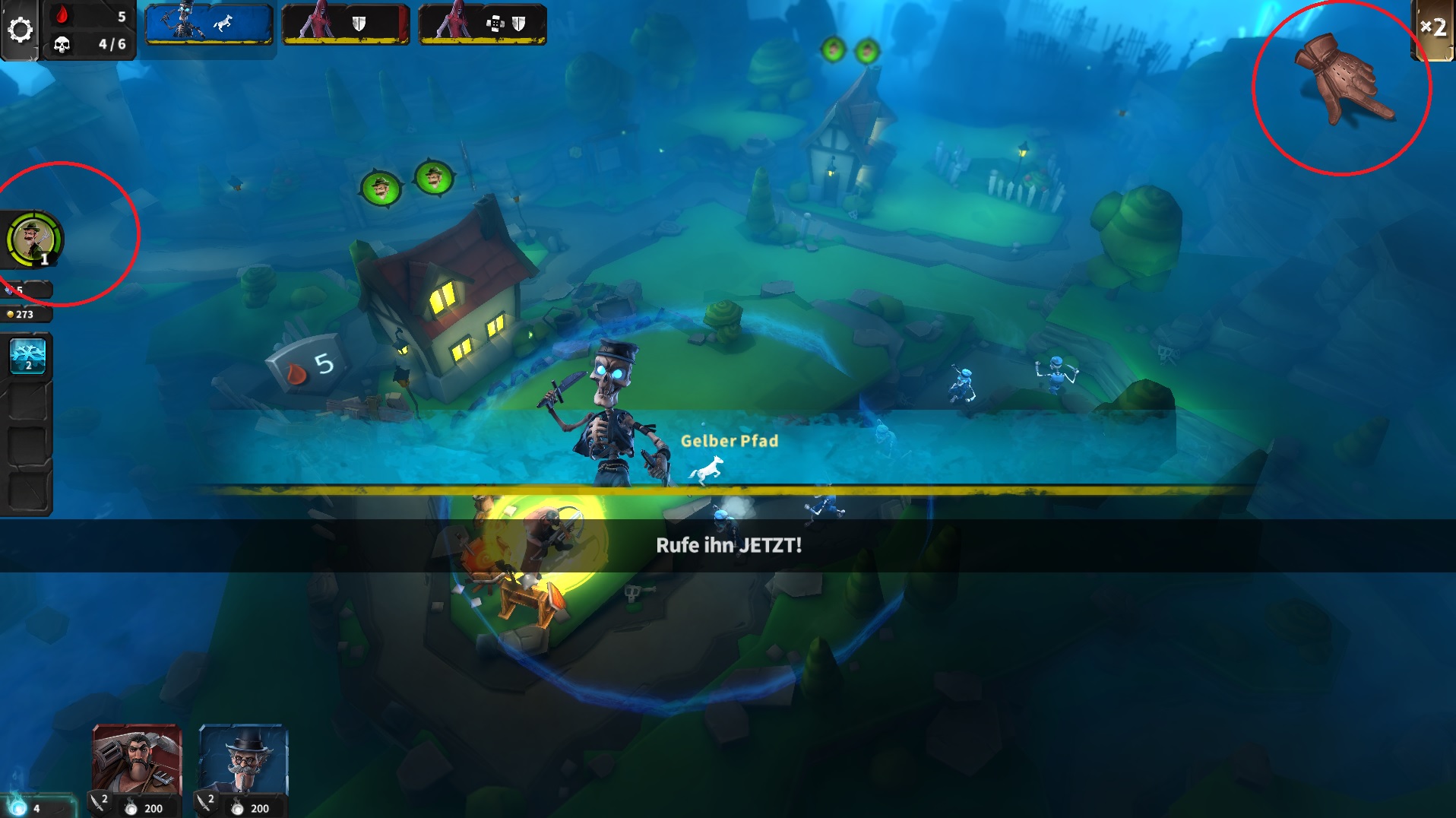The image size is (1456, 818).
Task: Select the white horse icon on skeleton banner
Action: coord(224,23)
